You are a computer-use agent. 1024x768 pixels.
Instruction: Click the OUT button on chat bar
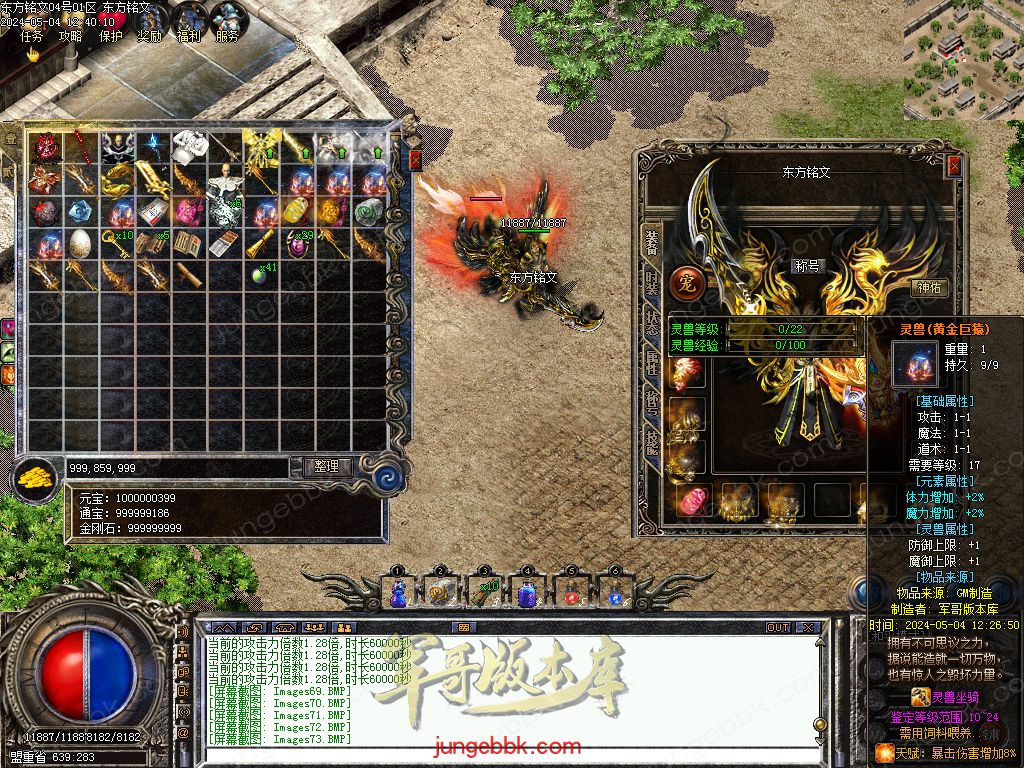point(778,628)
